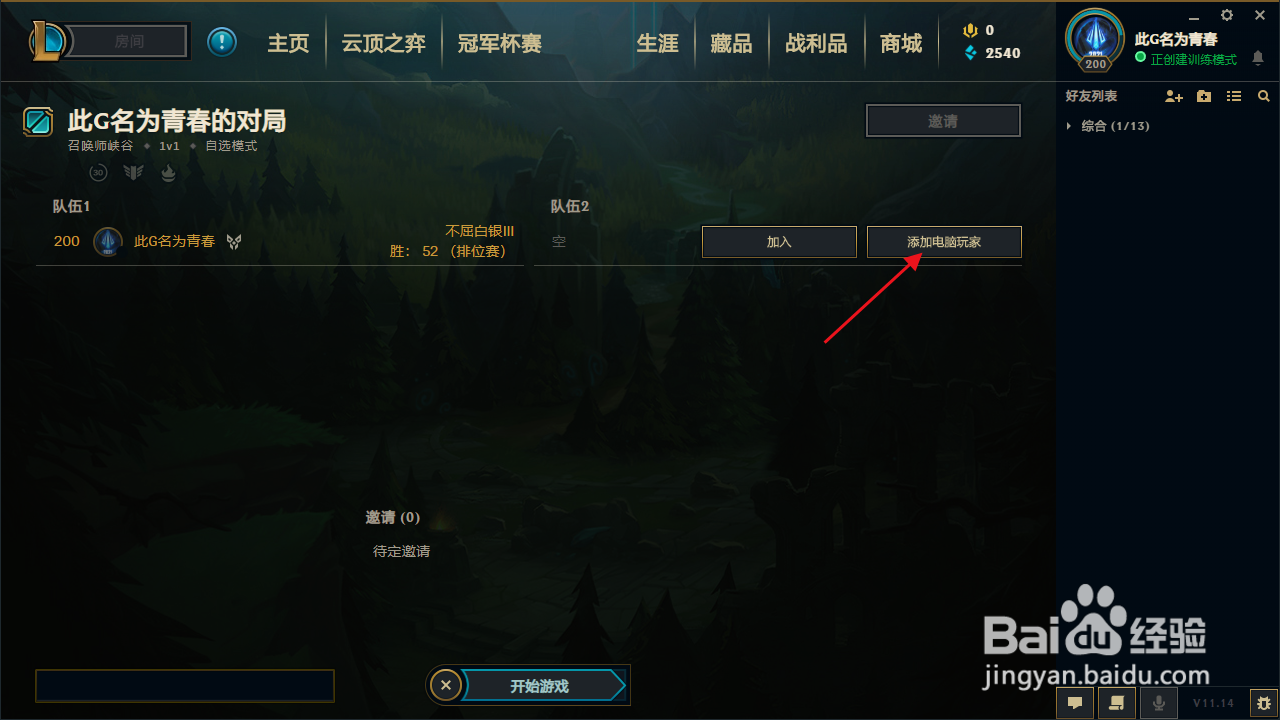Select the 生涯 menu item

pyautogui.click(x=658, y=43)
